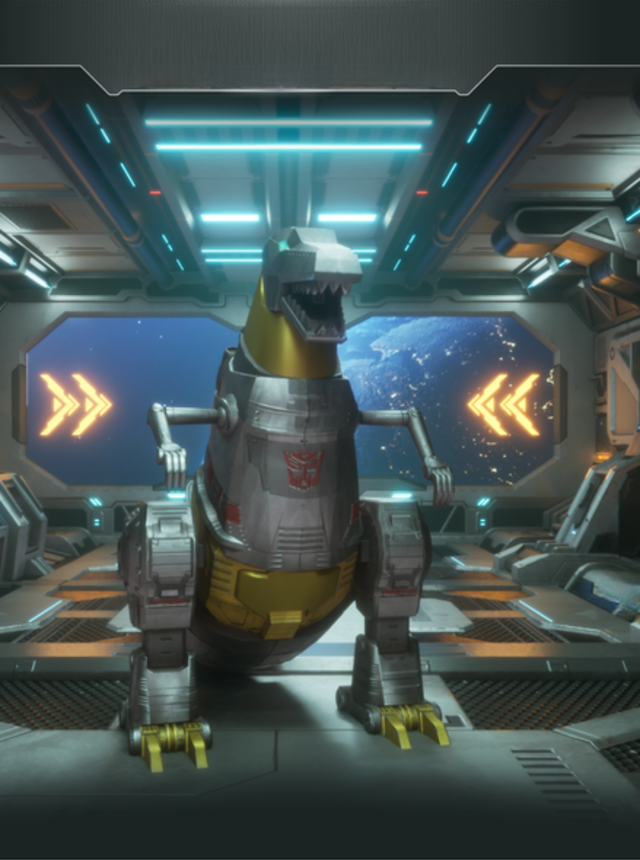Screen dimensions: 640x860
Task: Select the orange double-chevron arrow pointing left
Action: tap(504, 404)
